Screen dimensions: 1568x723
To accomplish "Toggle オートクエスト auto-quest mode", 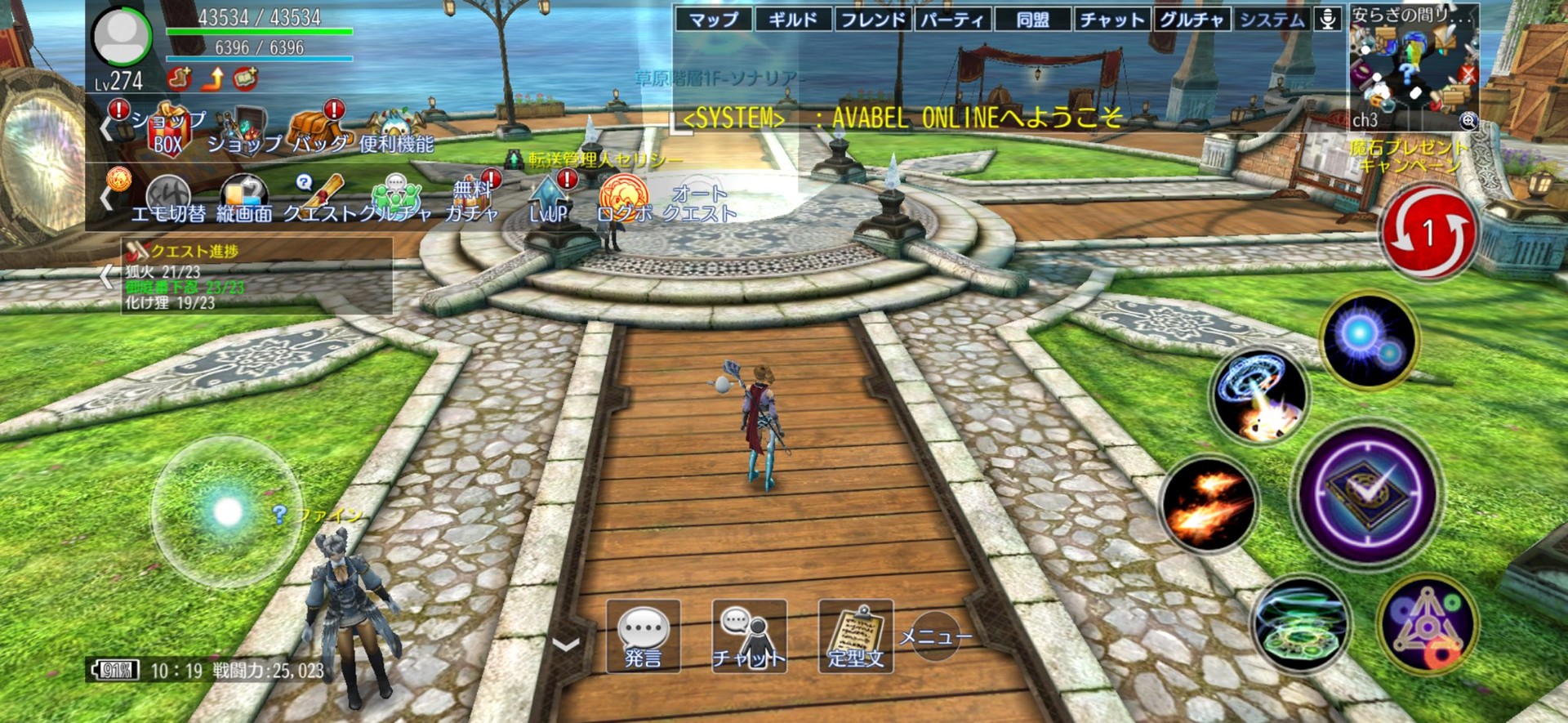I will click(x=698, y=199).
